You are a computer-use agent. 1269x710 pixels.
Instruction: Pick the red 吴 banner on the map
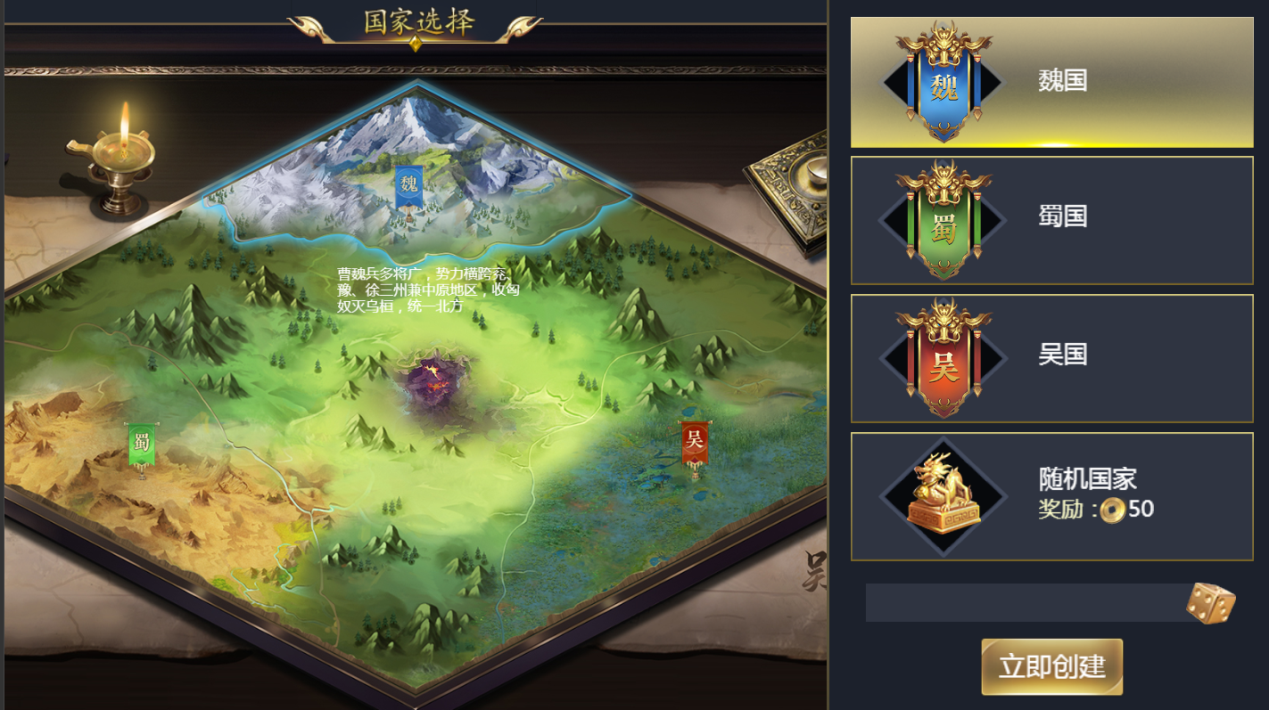click(694, 443)
